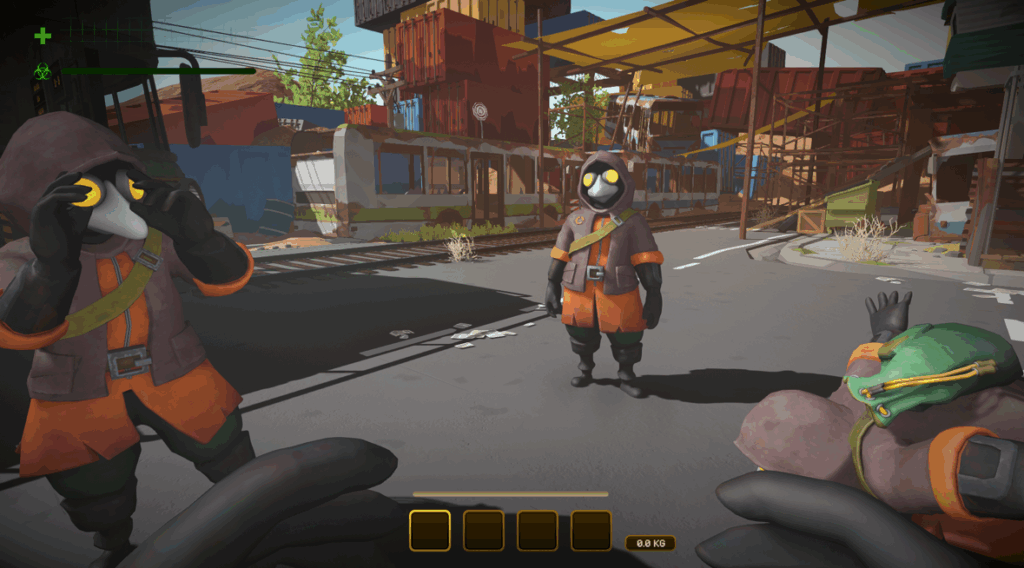Select the highlighted yellow-bordered hotbar slot
Screen dimensions: 1024x568
click(x=430, y=531)
